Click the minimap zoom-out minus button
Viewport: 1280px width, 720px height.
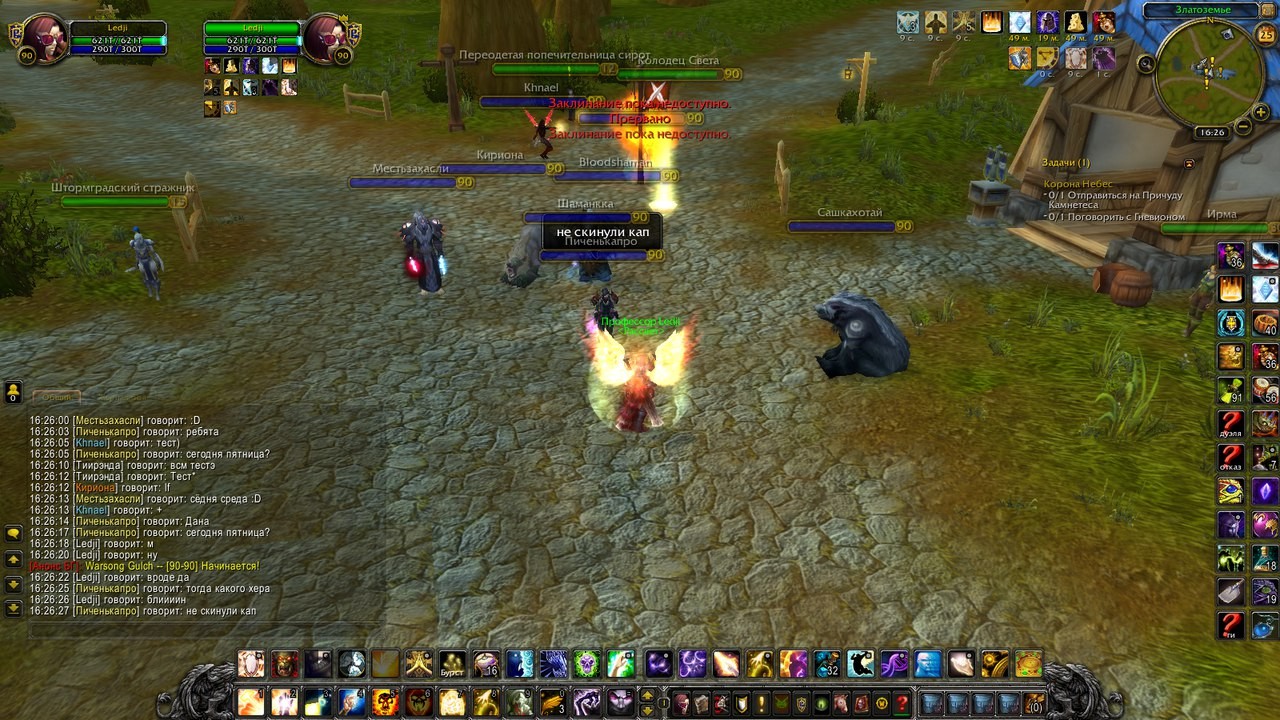1243,127
